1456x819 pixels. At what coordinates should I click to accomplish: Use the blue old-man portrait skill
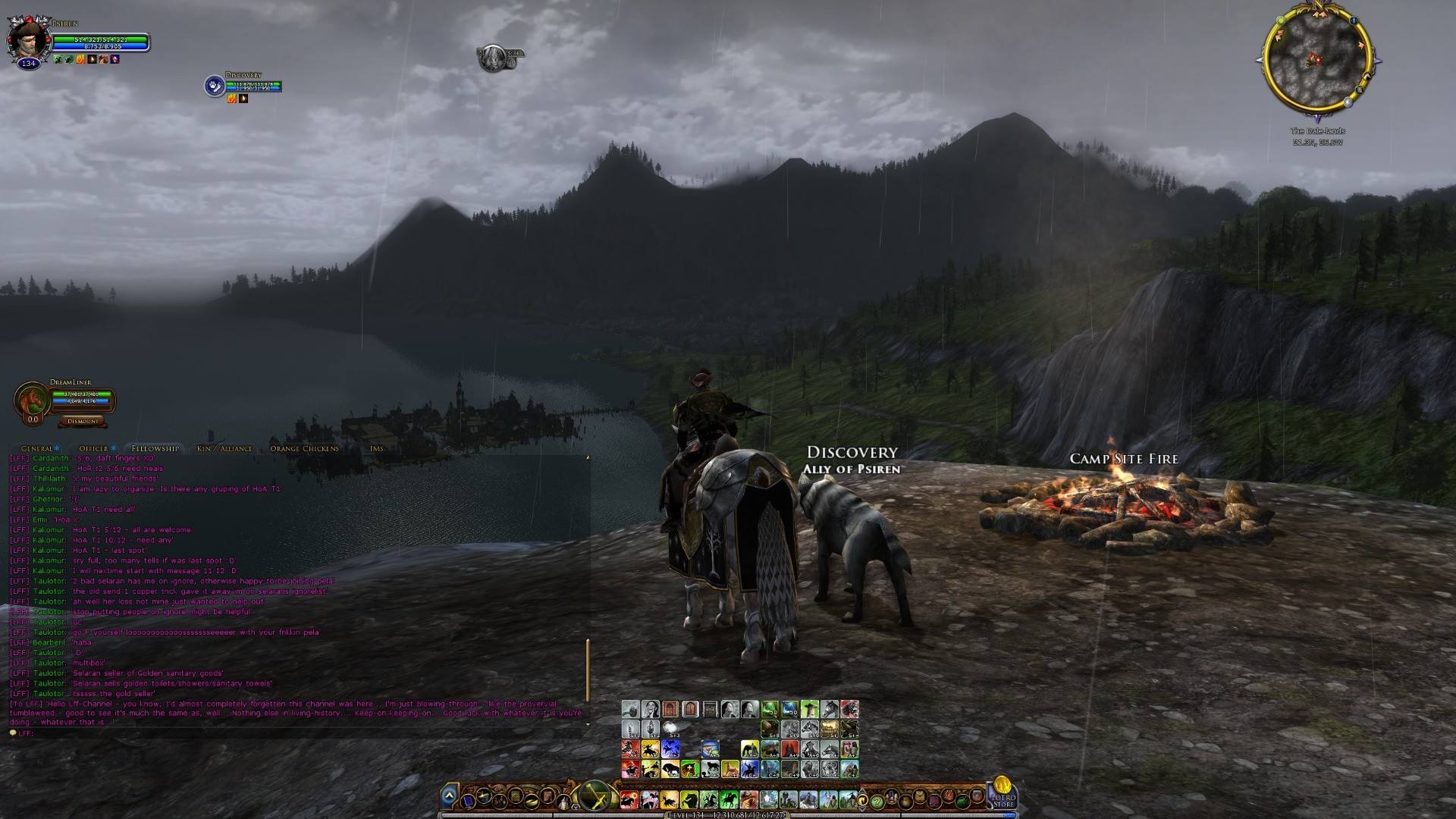click(710, 749)
